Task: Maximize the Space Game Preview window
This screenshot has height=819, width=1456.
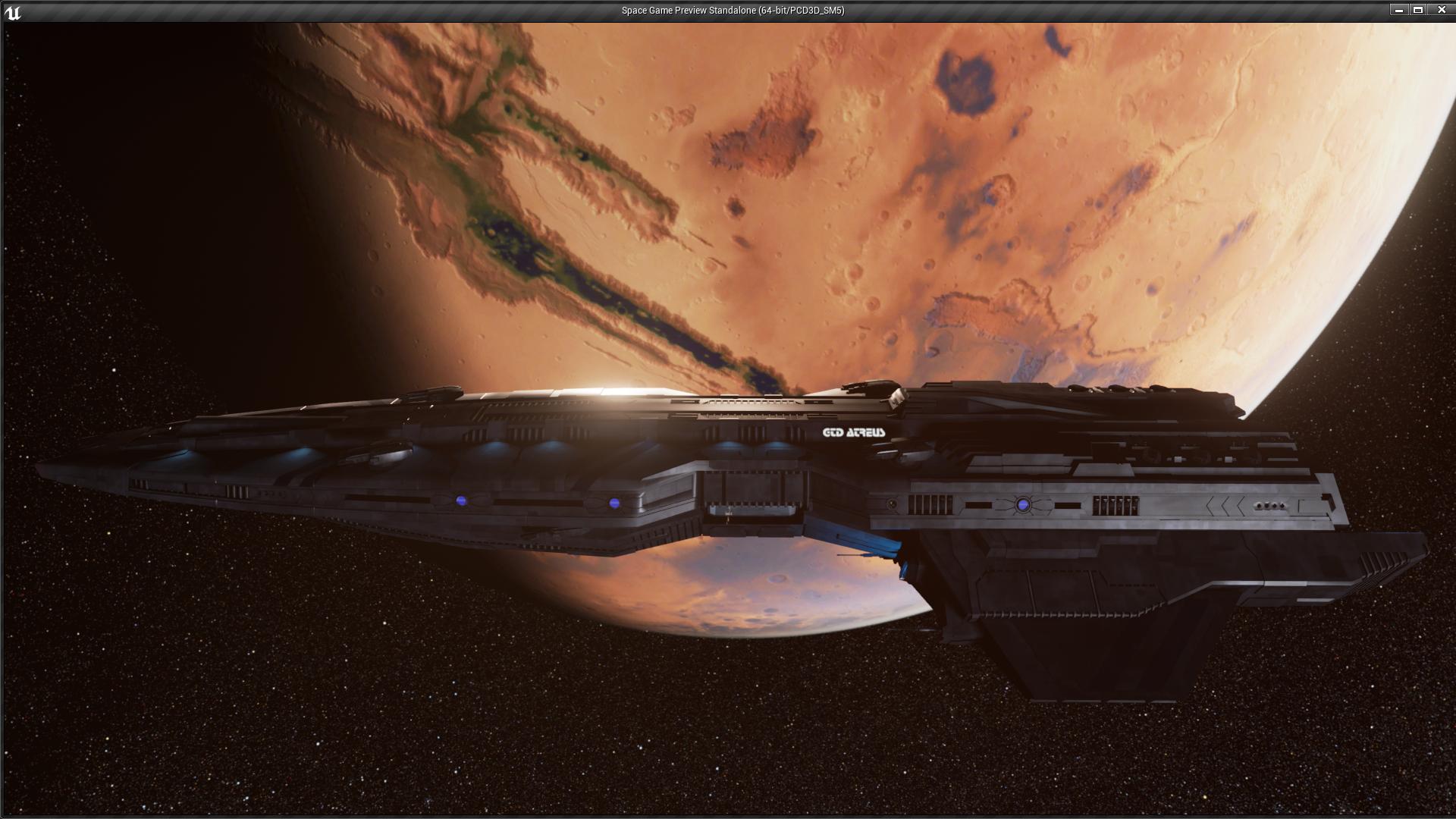Action: pyautogui.click(x=1417, y=11)
